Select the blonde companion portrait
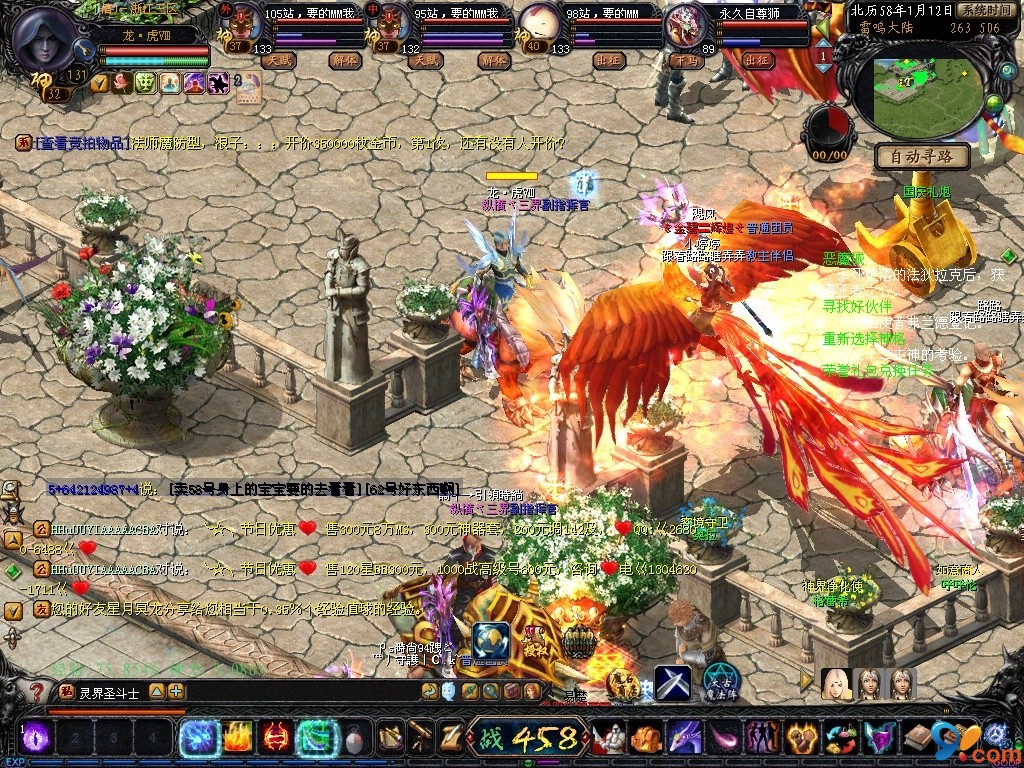Image resolution: width=1024 pixels, height=768 pixels. [836, 684]
